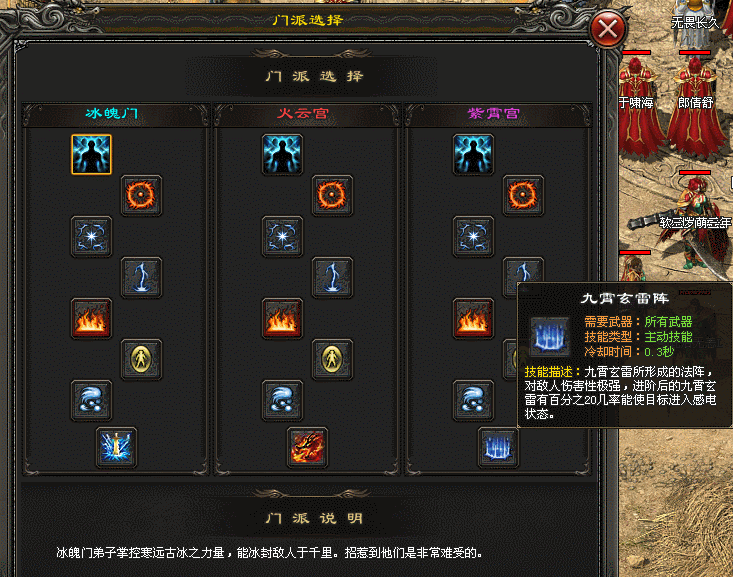
Task: Choose the frost star skill under 火云宫
Action: pyautogui.click(x=282, y=237)
